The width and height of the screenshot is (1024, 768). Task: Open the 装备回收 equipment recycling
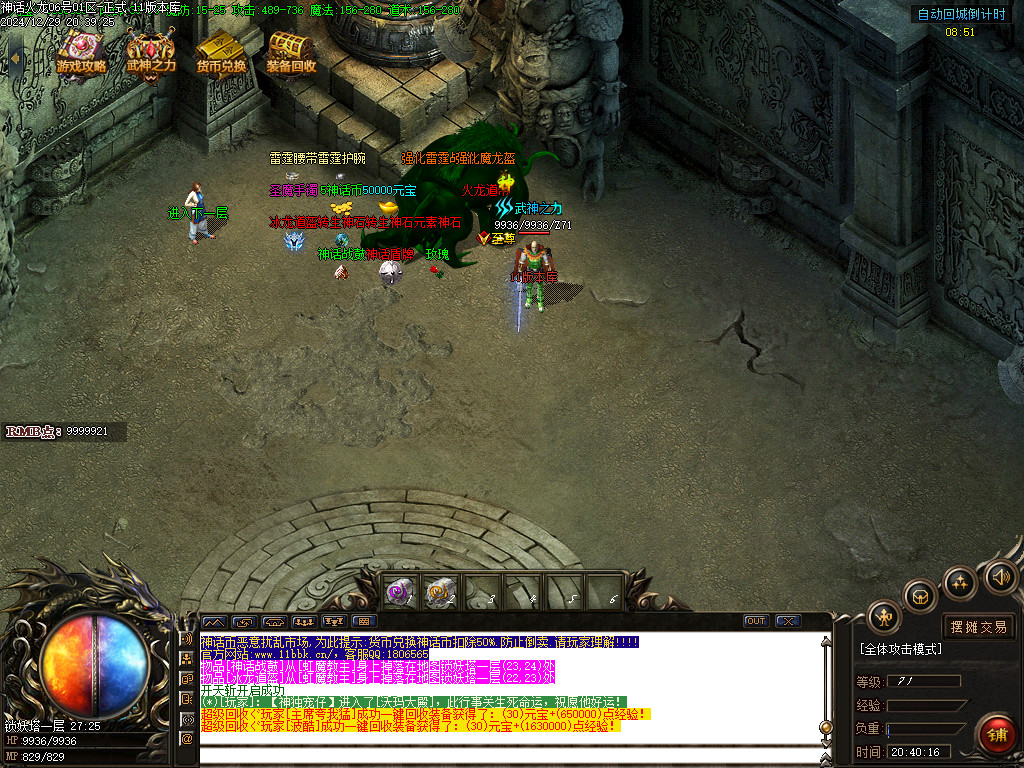click(x=291, y=52)
